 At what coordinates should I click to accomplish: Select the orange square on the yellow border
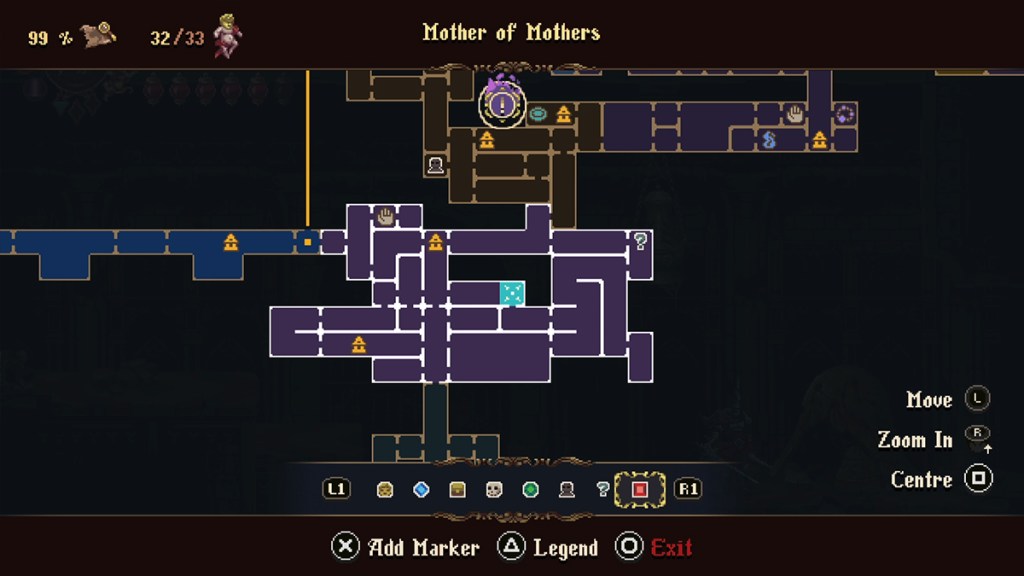click(308, 241)
